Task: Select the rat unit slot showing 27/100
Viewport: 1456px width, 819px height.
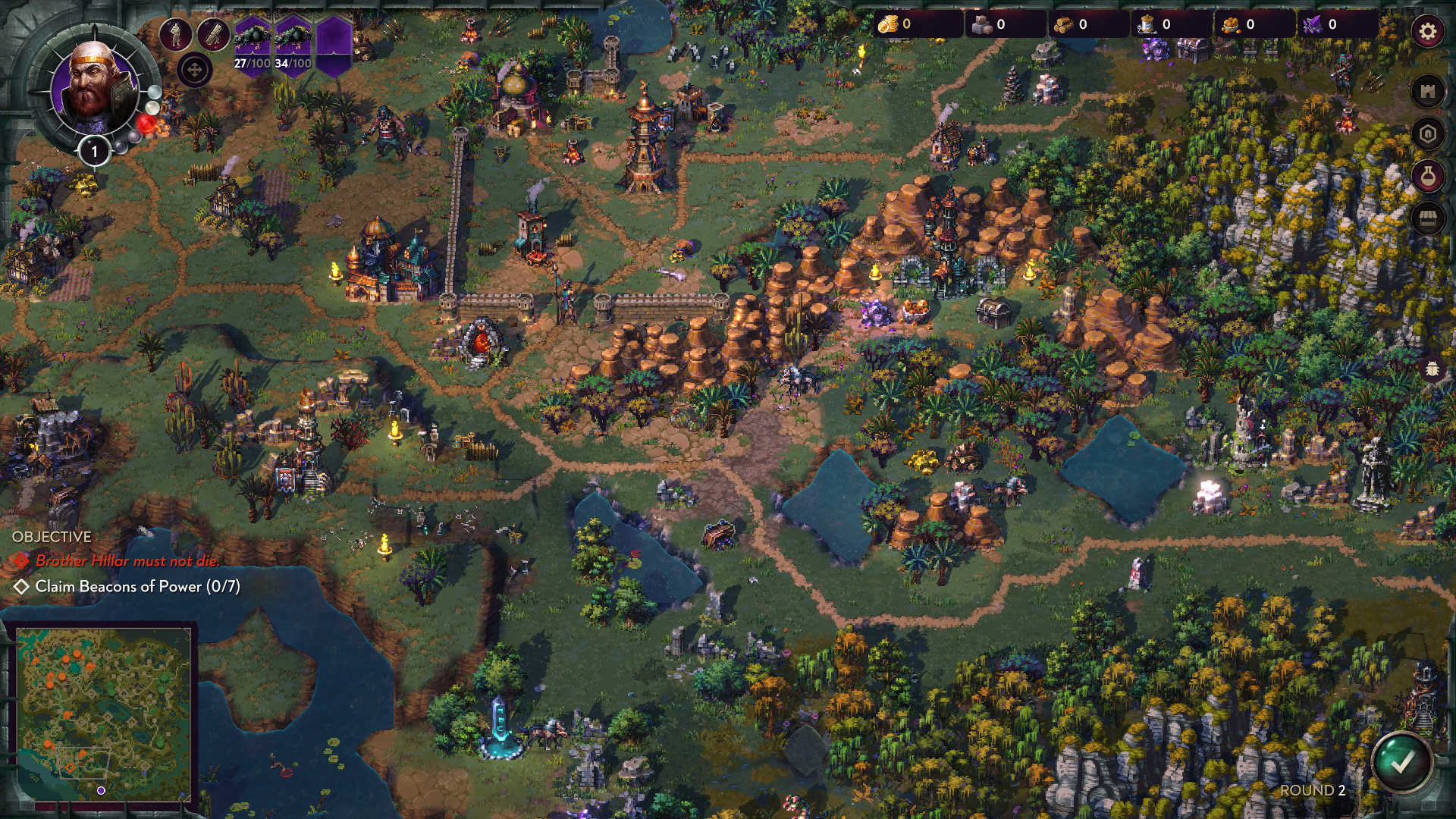Action: [x=252, y=45]
